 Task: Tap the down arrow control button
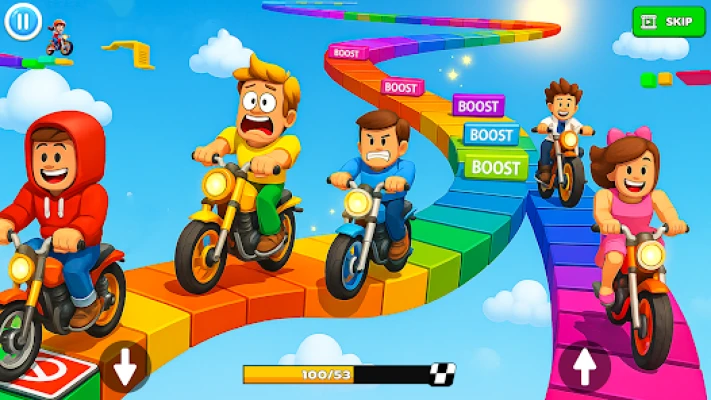(125, 367)
